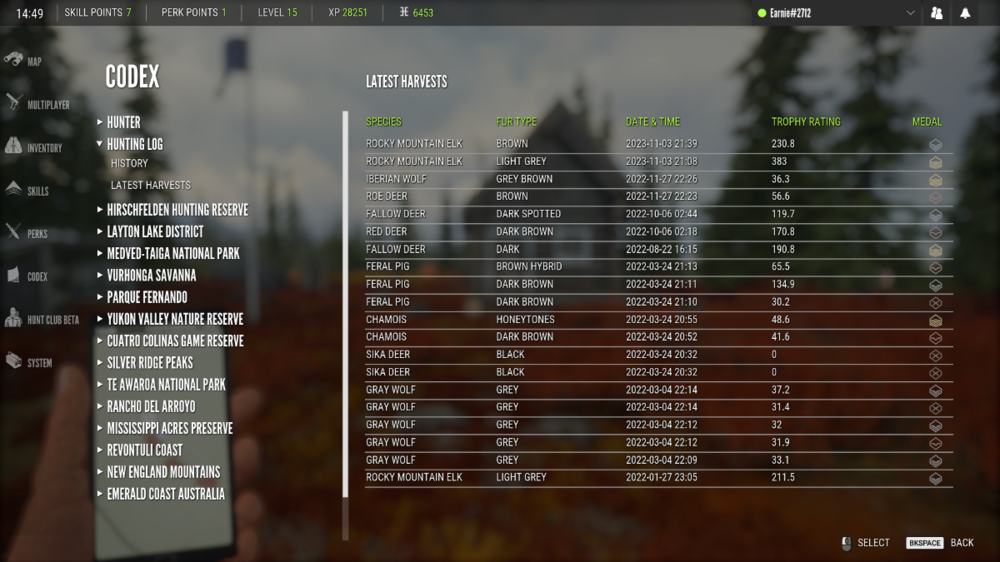This screenshot has width=1000, height=562.
Task: Select History under Hunting Log
Action: tap(129, 163)
